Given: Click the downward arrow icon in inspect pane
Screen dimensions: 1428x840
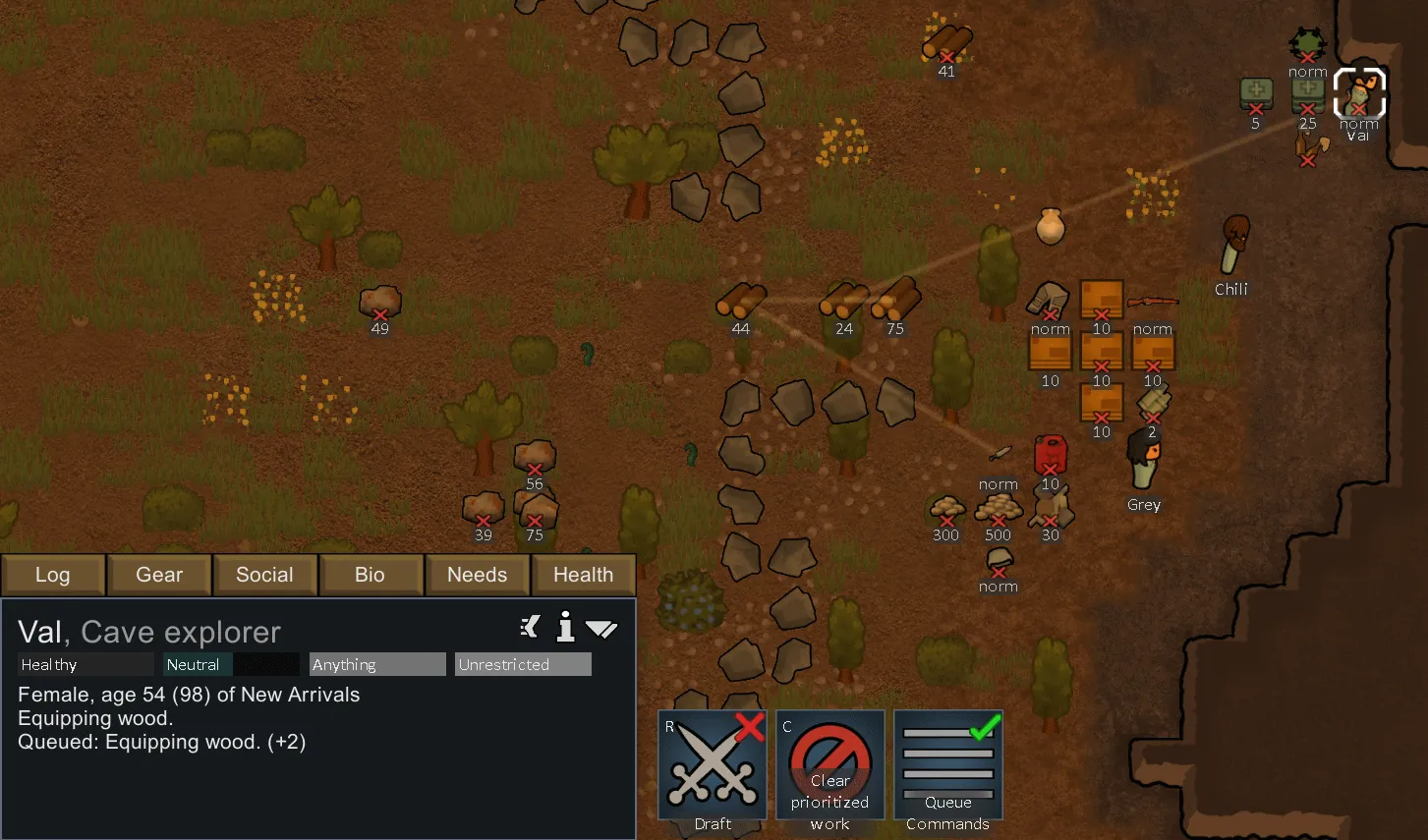Looking at the screenshot, I should pos(600,628).
